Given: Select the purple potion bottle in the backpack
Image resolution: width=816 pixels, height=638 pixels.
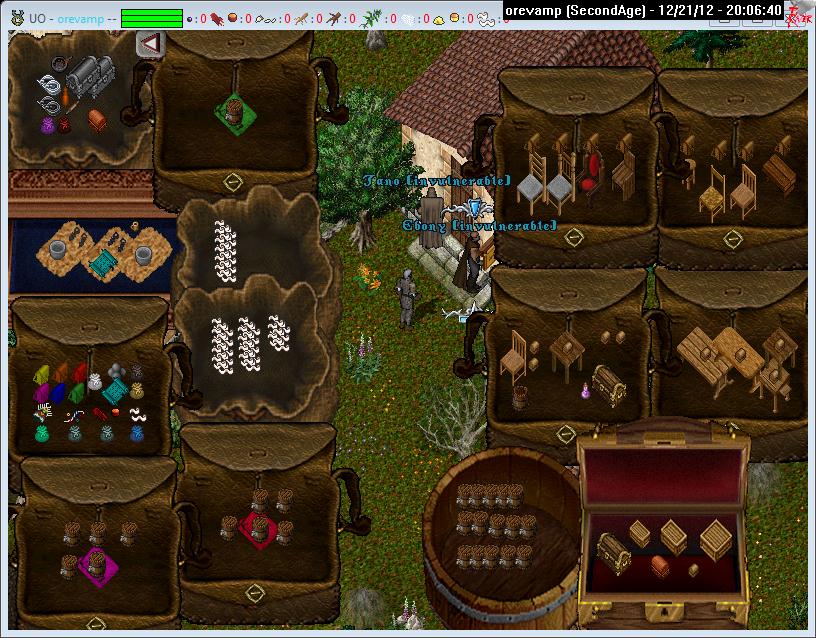Looking at the screenshot, I should [585, 391].
